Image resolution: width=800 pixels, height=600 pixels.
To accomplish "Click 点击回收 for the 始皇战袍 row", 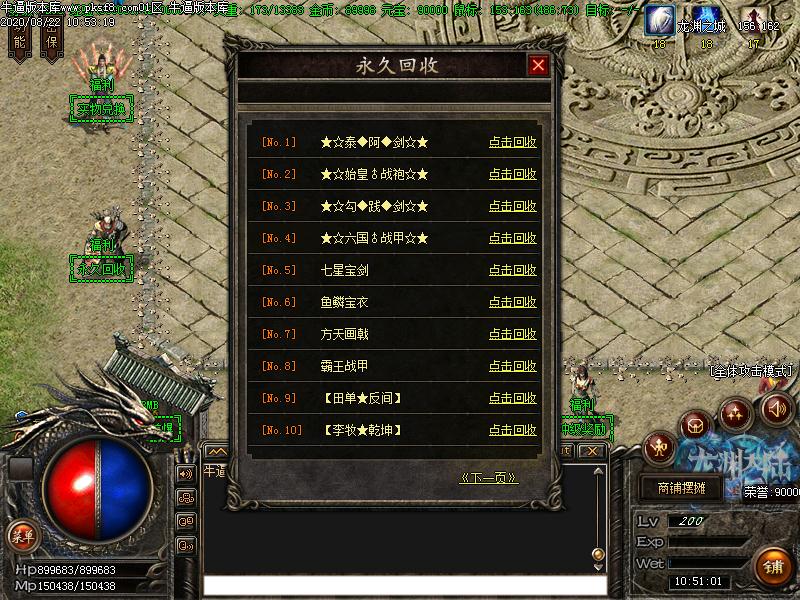I will [512, 174].
